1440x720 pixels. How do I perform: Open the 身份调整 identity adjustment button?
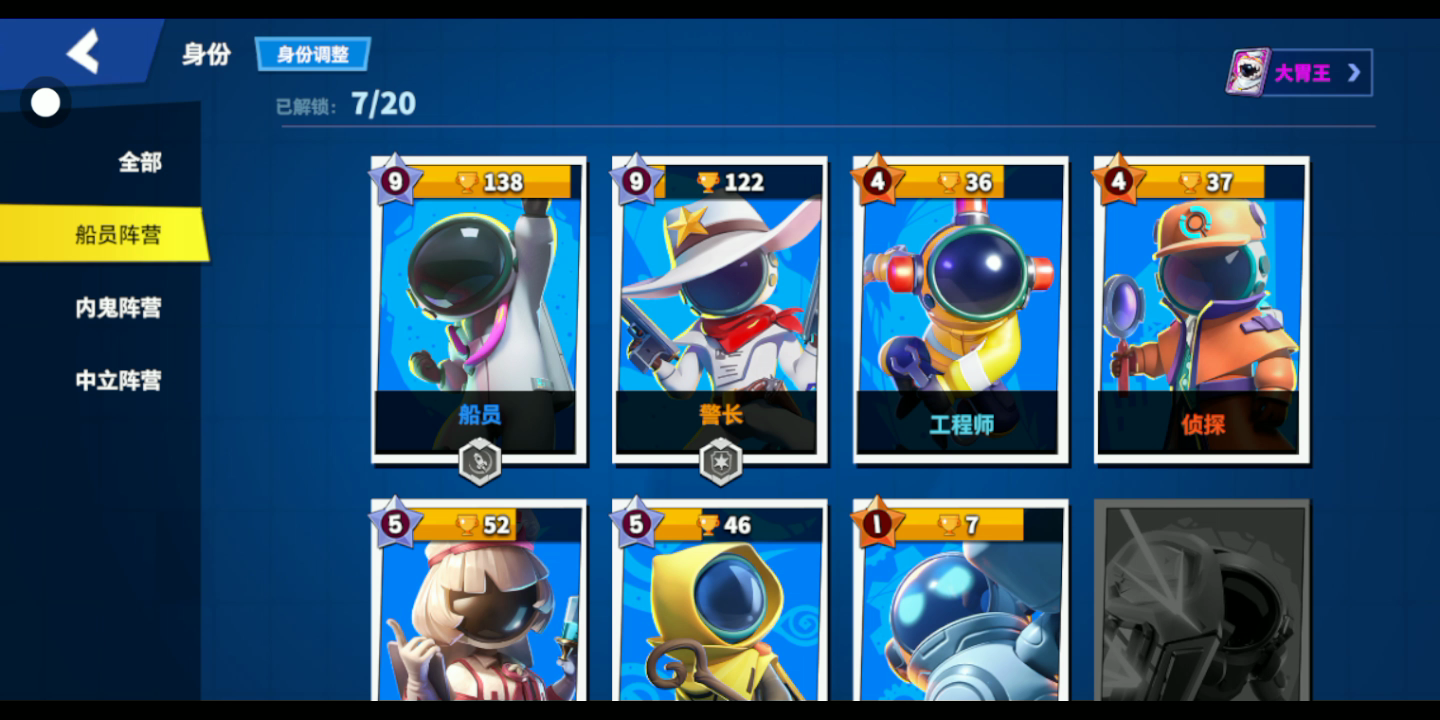tap(312, 54)
